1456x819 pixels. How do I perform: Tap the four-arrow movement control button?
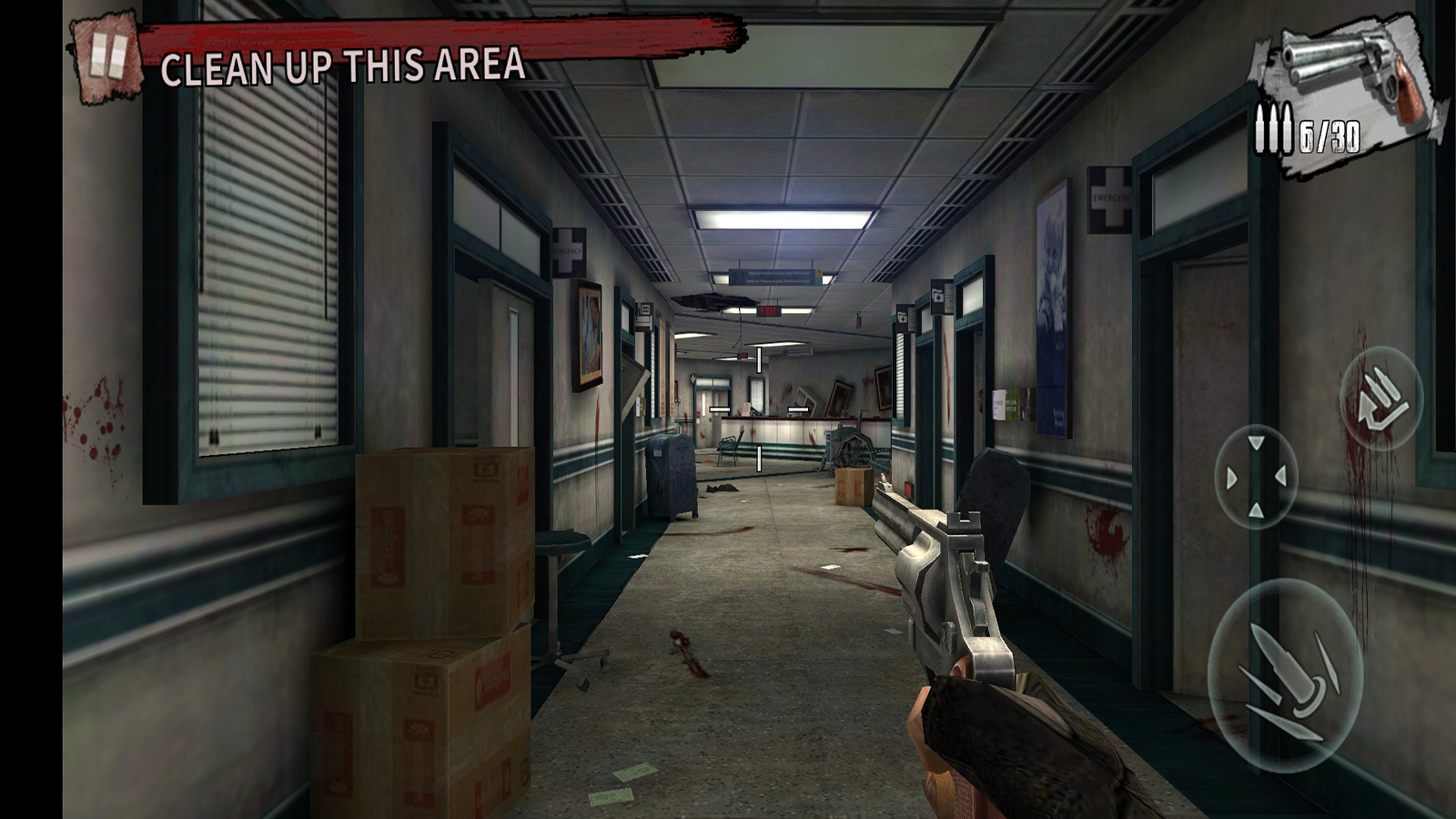pyautogui.click(x=1256, y=477)
